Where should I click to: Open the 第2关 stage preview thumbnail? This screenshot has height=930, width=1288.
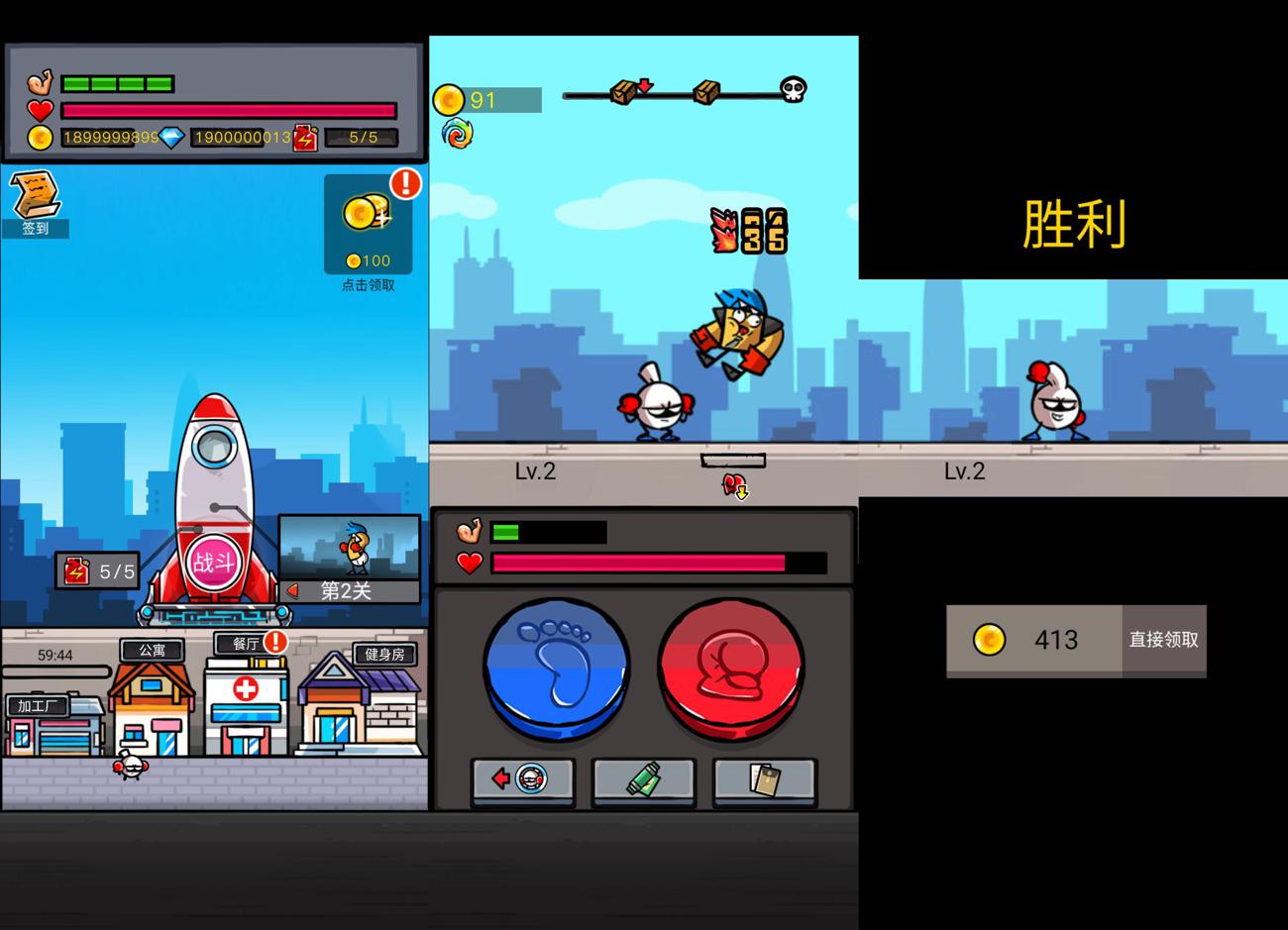pyautogui.click(x=350, y=547)
